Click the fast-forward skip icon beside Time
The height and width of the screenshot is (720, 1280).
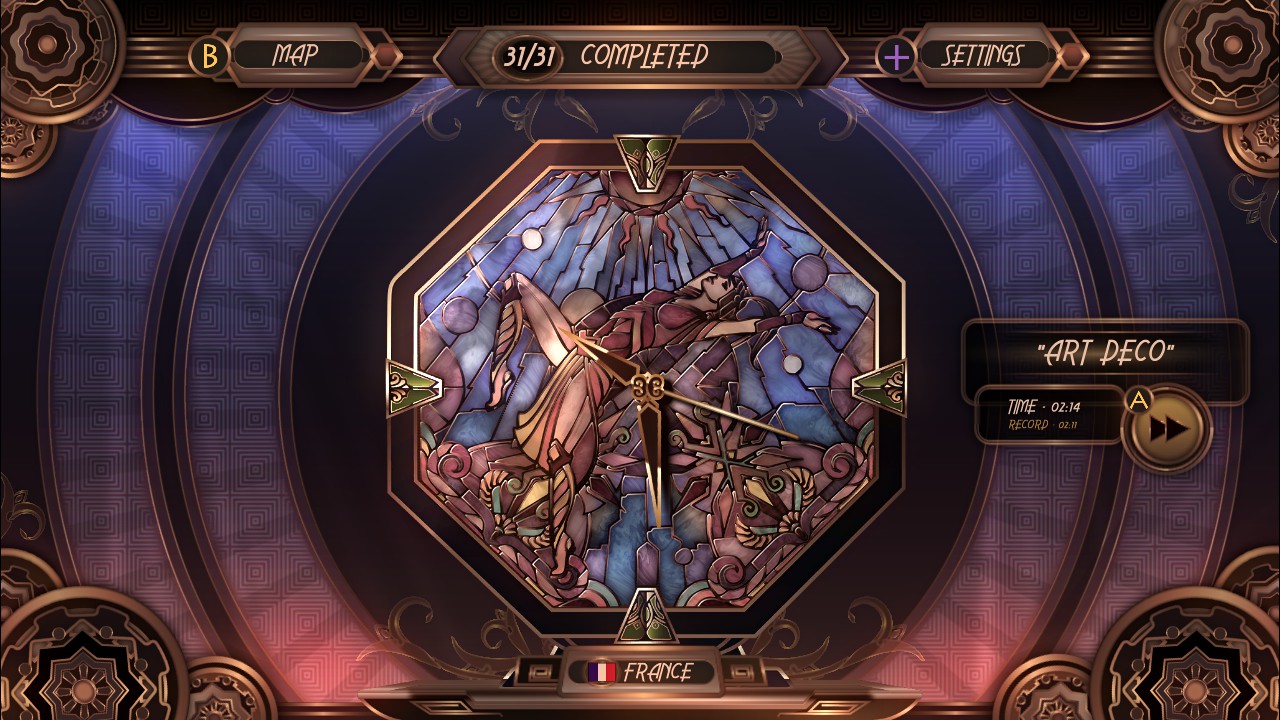1168,426
